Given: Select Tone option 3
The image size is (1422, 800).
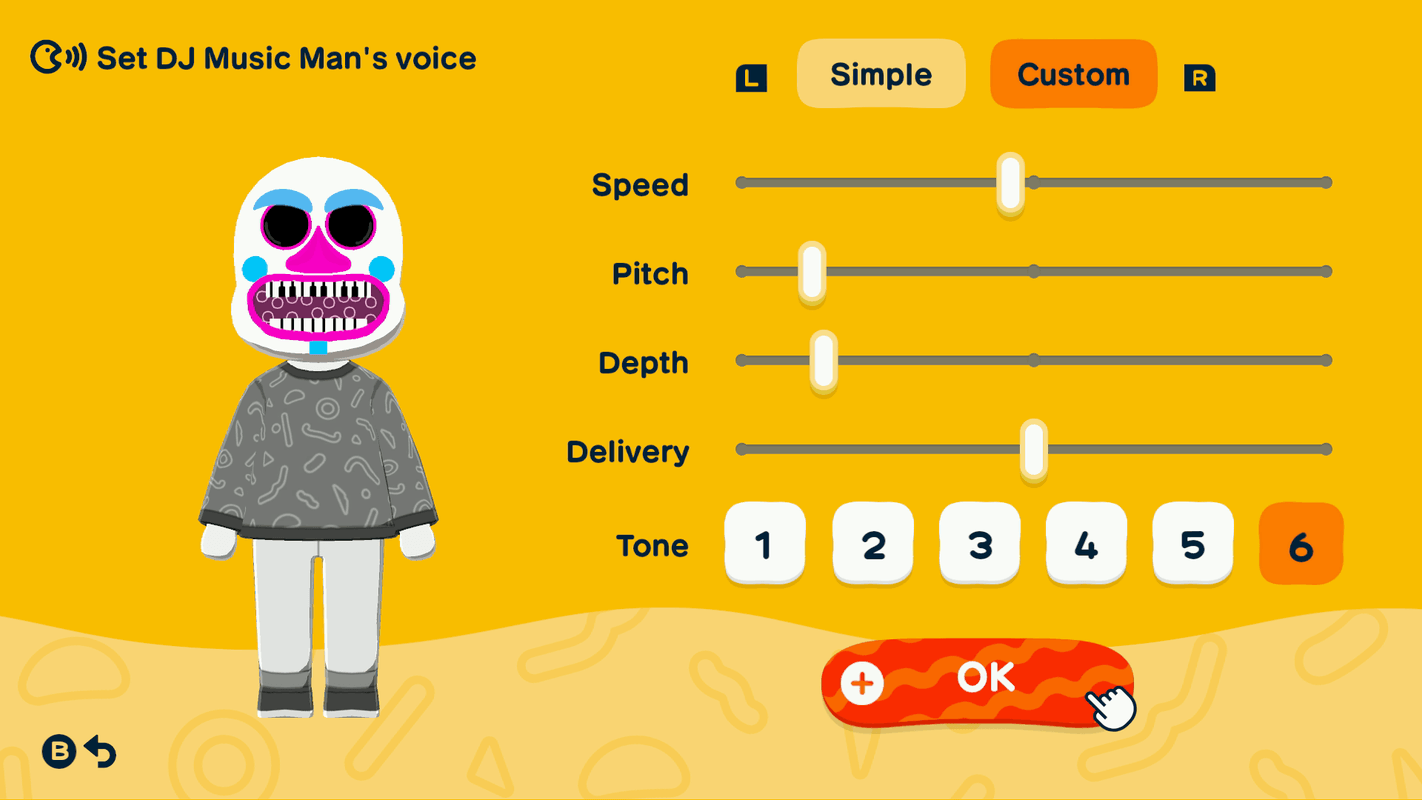Looking at the screenshot, I should [x=979, y=545].
